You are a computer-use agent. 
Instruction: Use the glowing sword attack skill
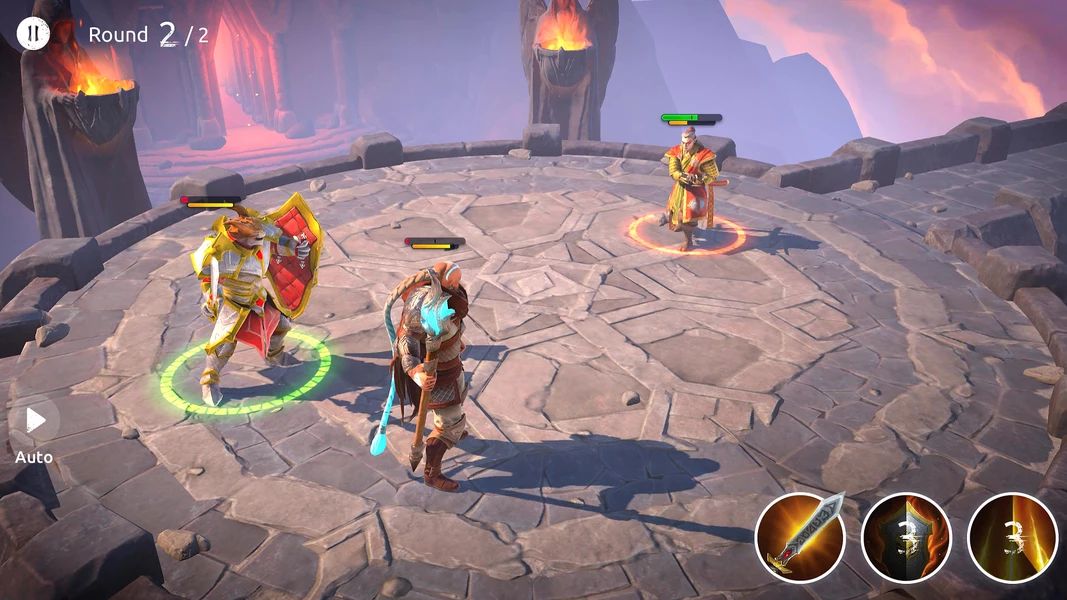(800, 537)
